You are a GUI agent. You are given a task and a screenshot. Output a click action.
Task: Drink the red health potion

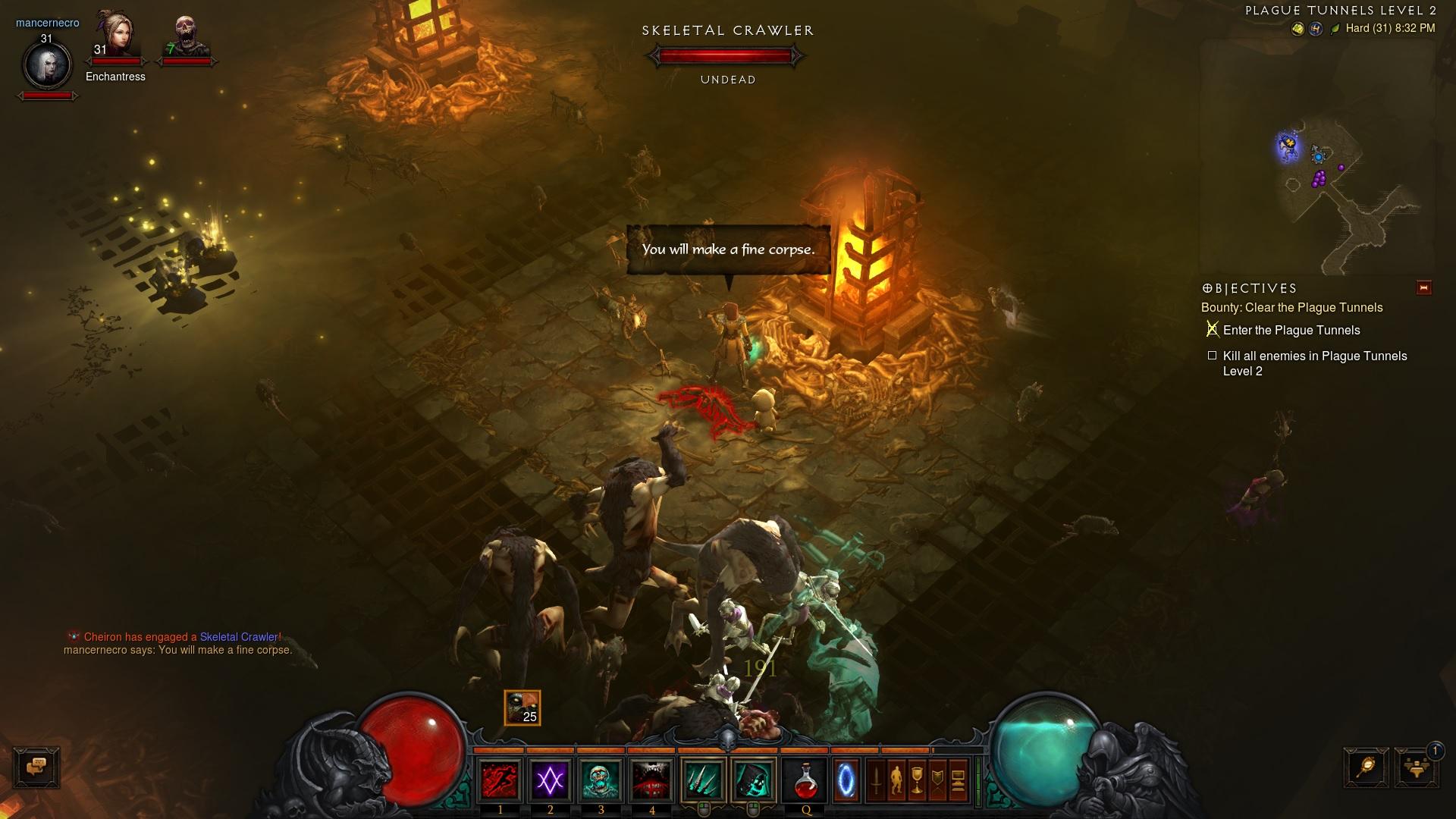click(x=805, y=780)
